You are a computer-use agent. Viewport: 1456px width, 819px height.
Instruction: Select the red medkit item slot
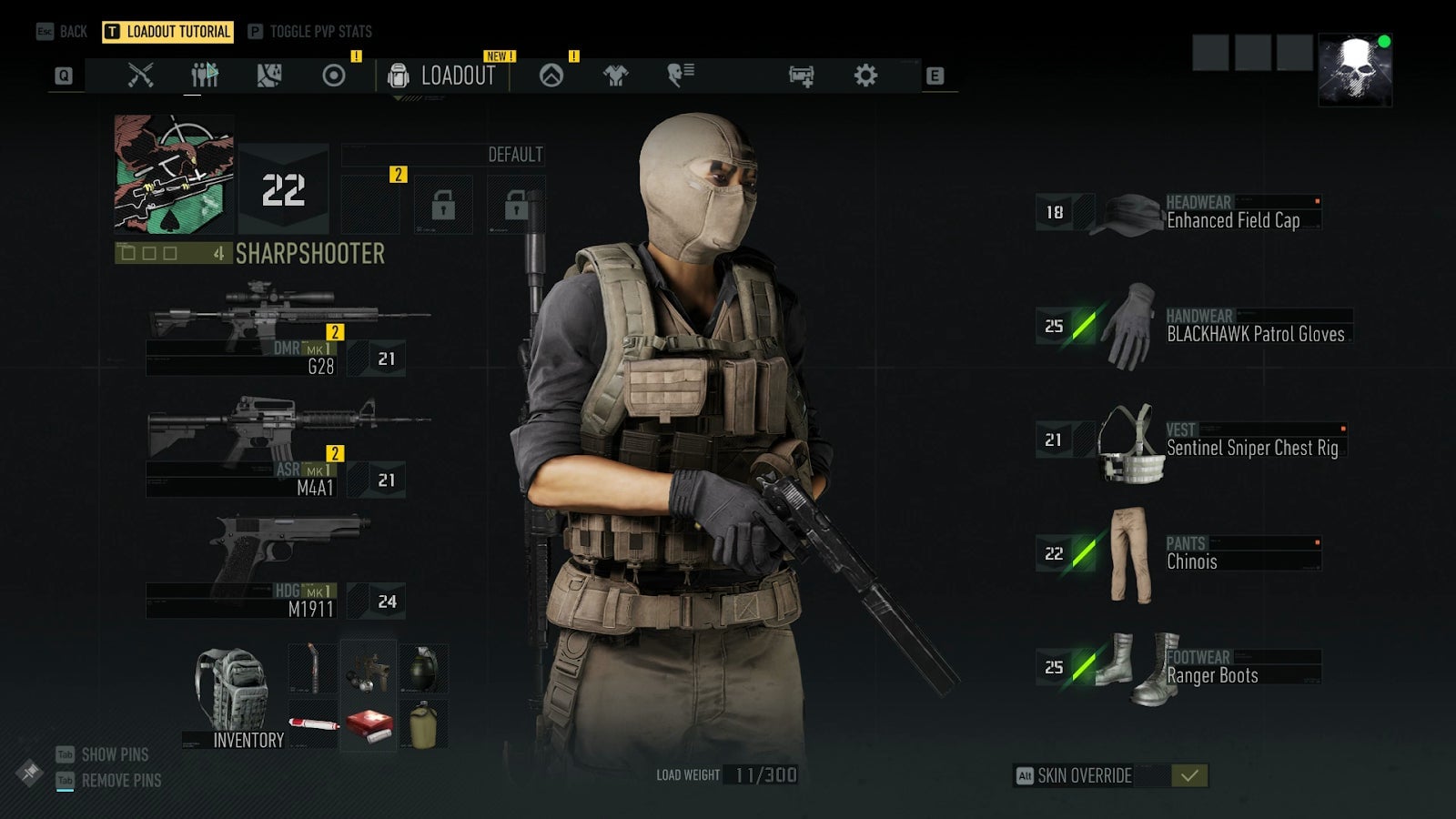pos(369,725)
